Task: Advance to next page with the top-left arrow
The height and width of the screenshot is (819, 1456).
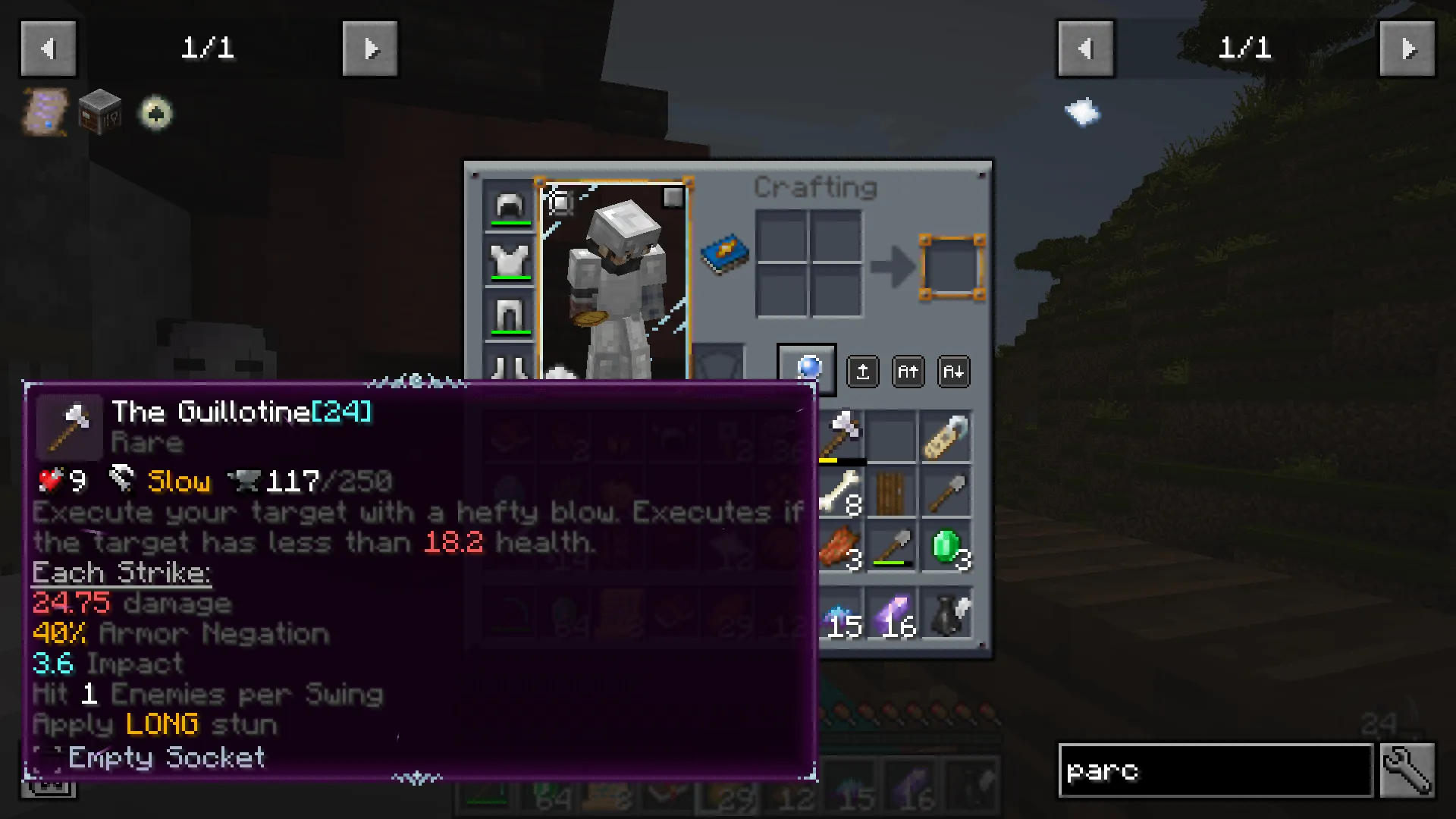Action: pos(371,49)
